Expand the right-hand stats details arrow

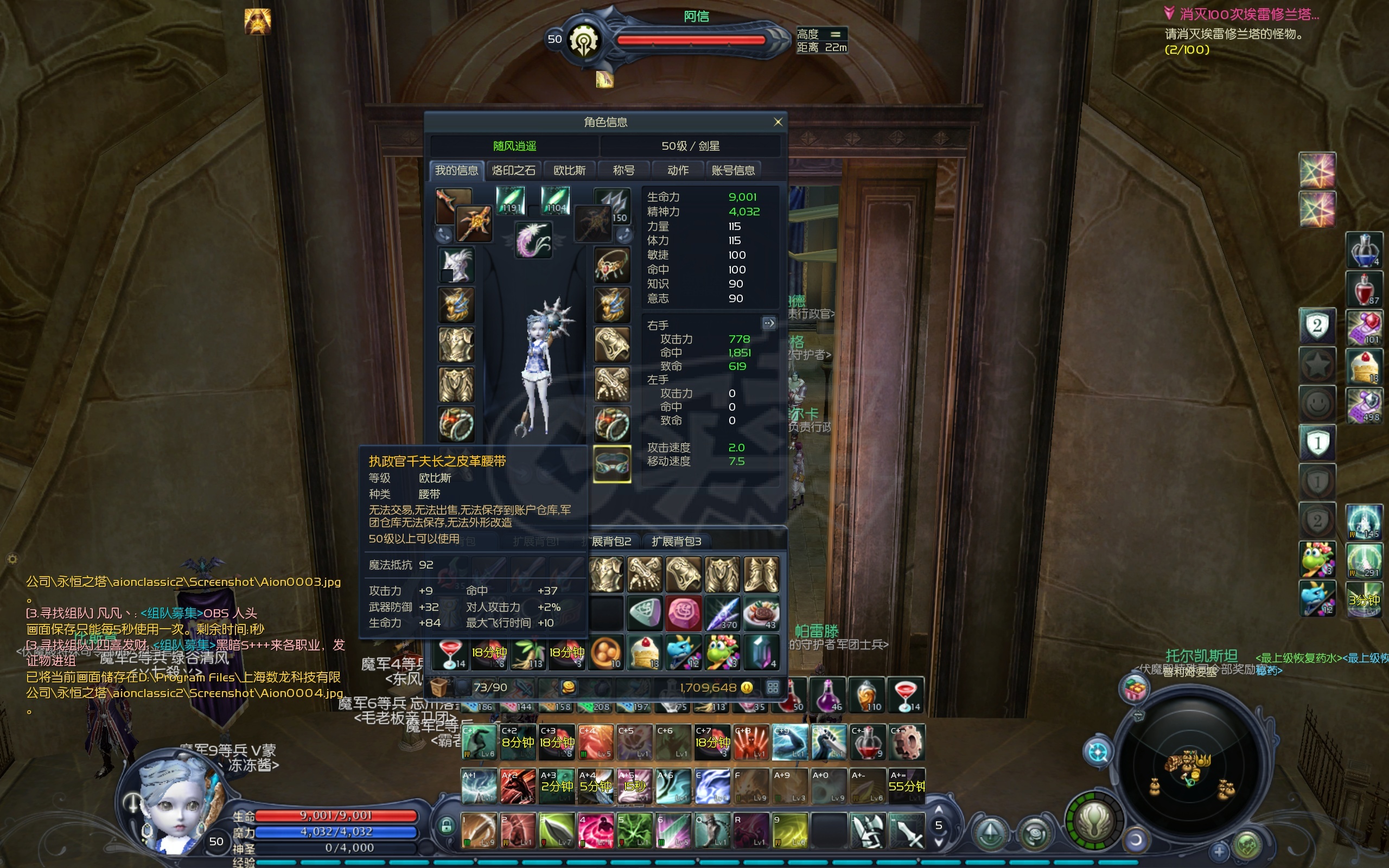[769, 323]
